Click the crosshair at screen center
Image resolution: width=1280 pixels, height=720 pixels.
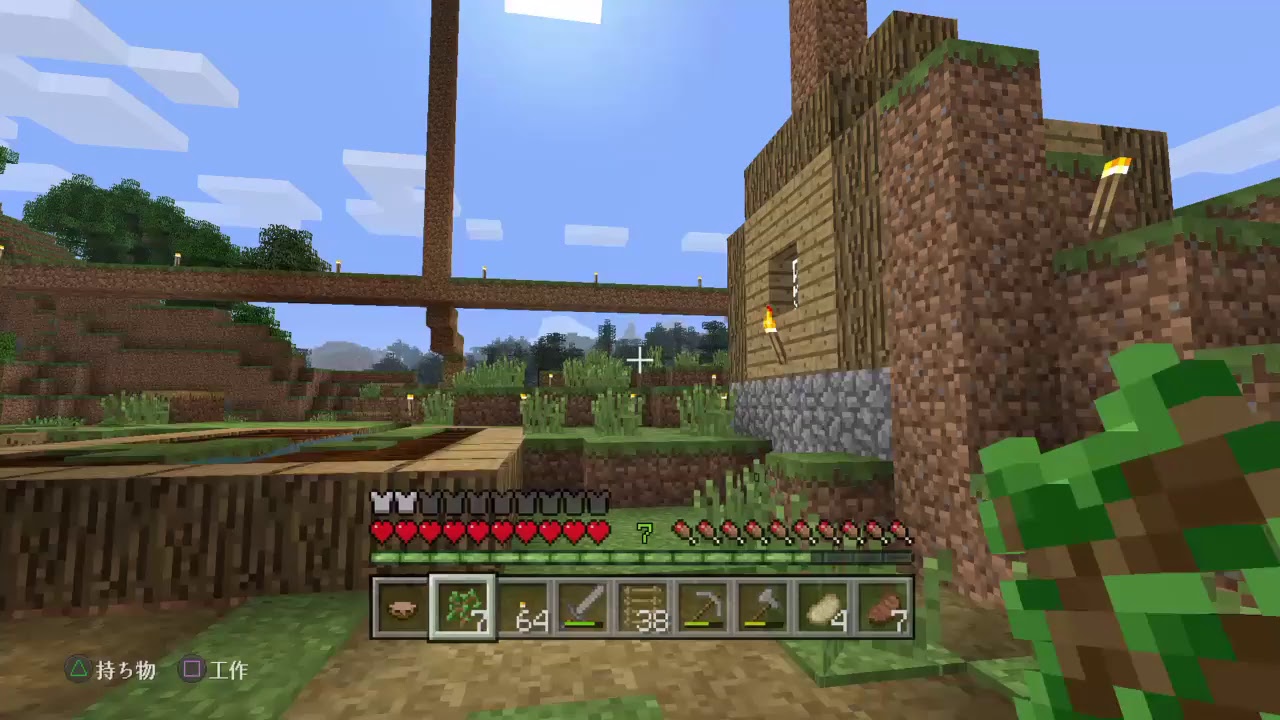640,360
